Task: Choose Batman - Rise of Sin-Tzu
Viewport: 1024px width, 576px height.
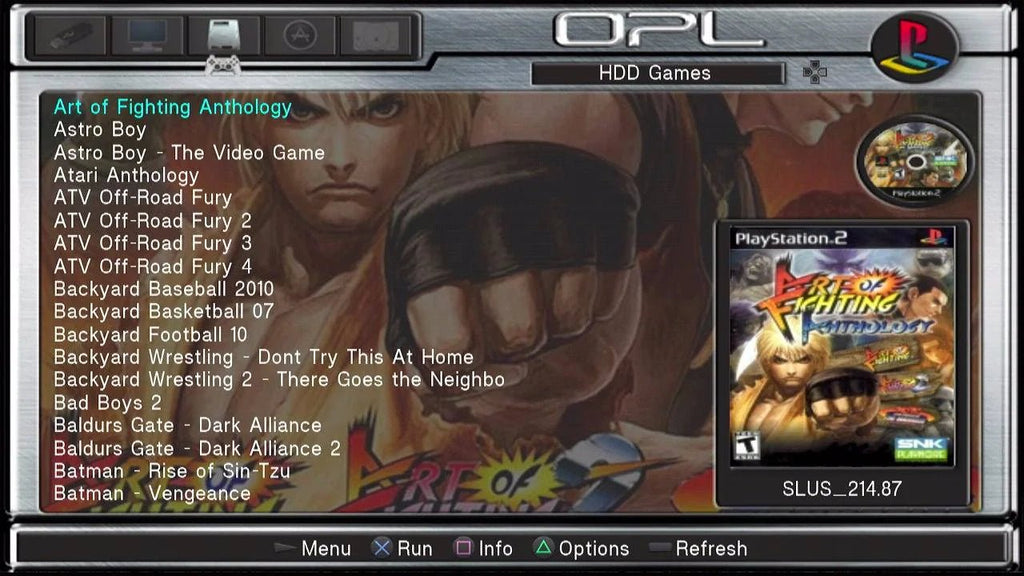Action: (172, 470)
